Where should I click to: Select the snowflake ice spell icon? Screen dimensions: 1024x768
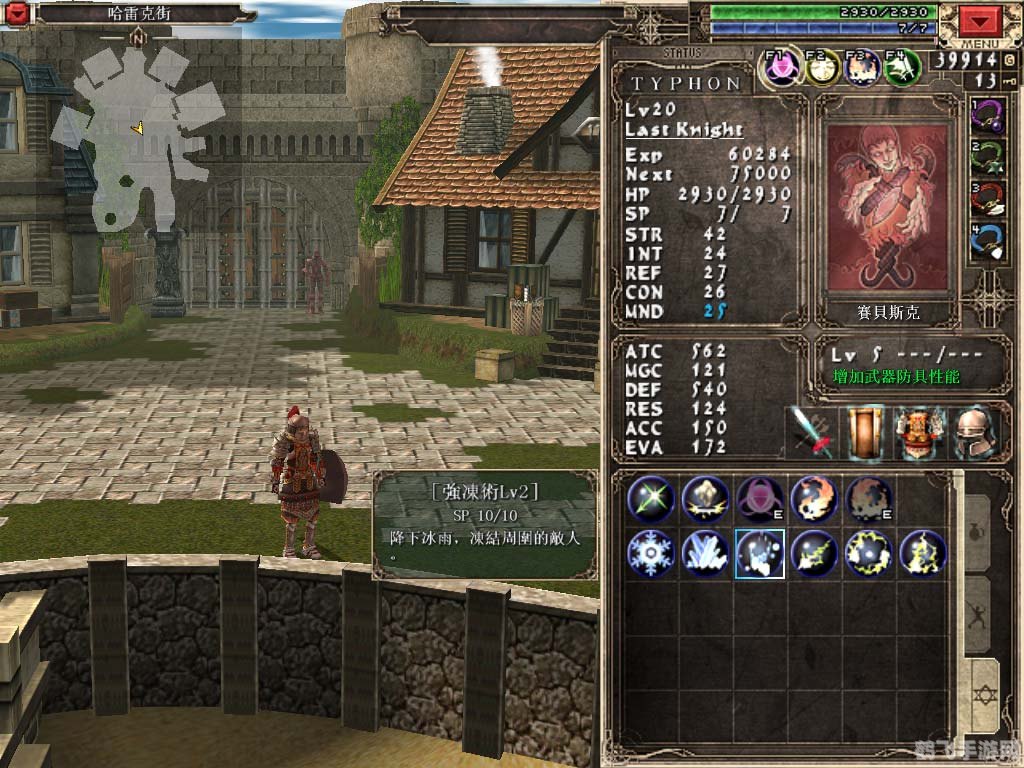click(651, 553)
